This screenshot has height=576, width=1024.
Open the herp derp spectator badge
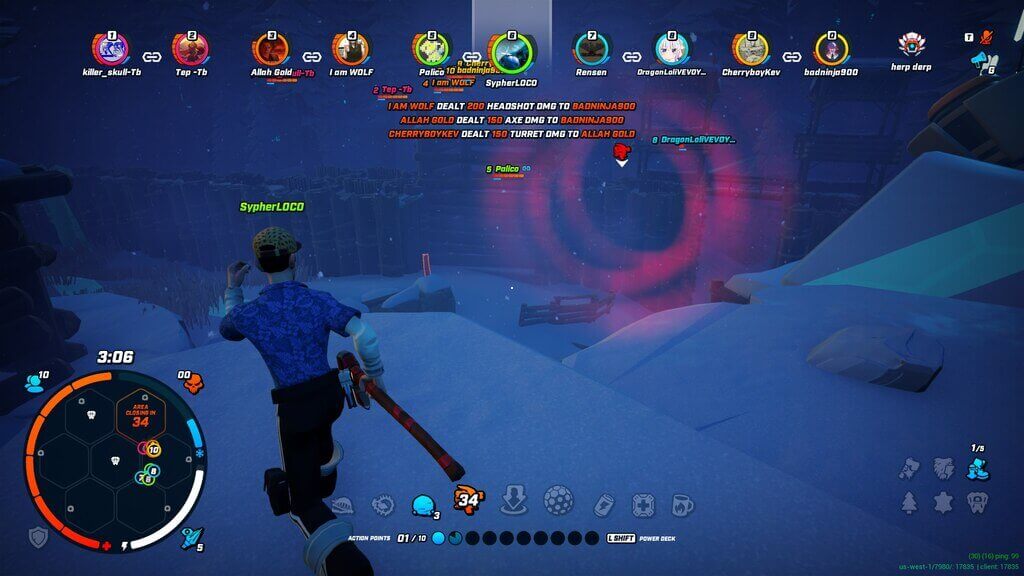pyautogui.click(x=911, y=46)
